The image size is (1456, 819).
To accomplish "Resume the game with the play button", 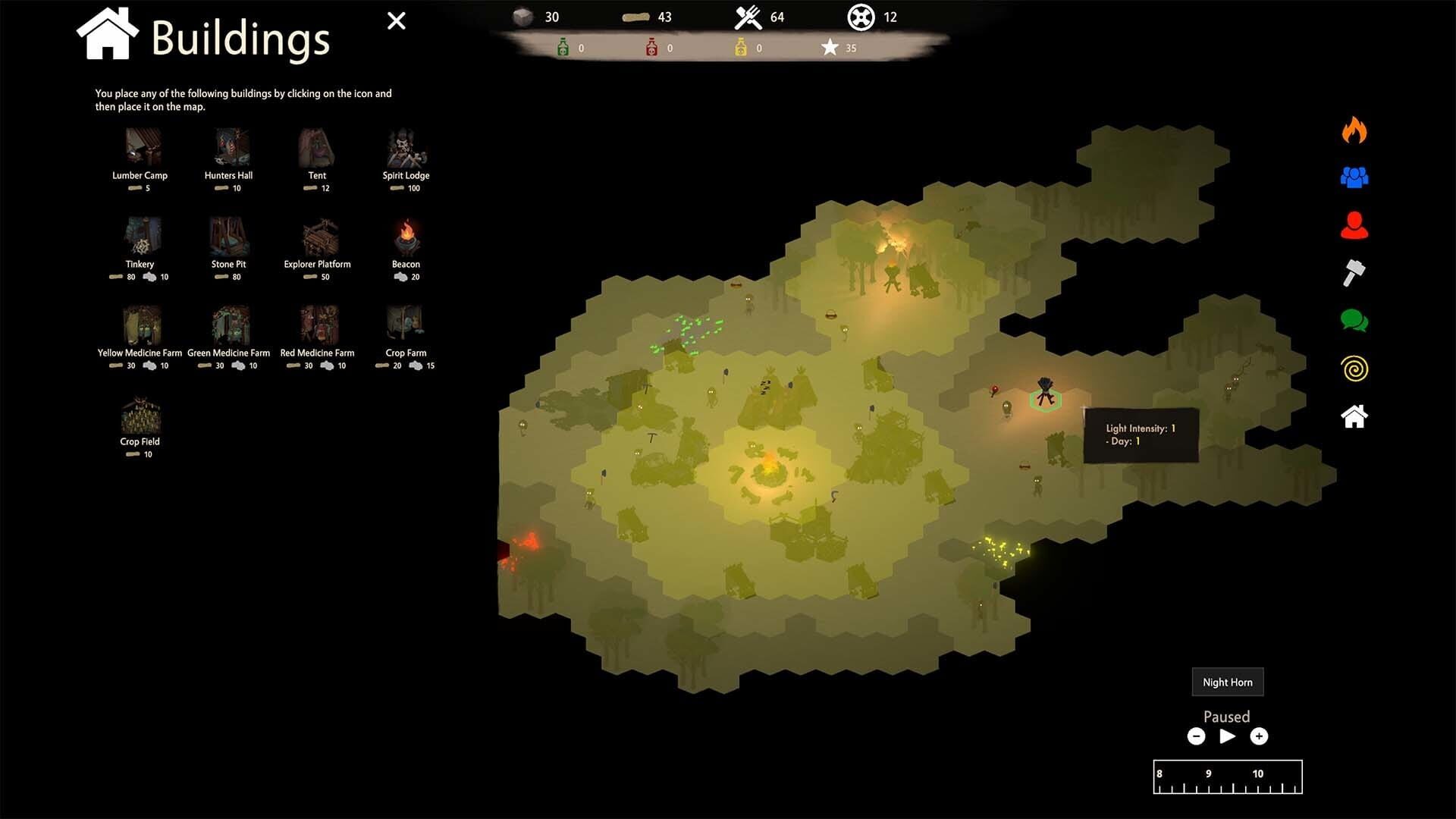I will pyautogui.click(x=1227, y=736).
